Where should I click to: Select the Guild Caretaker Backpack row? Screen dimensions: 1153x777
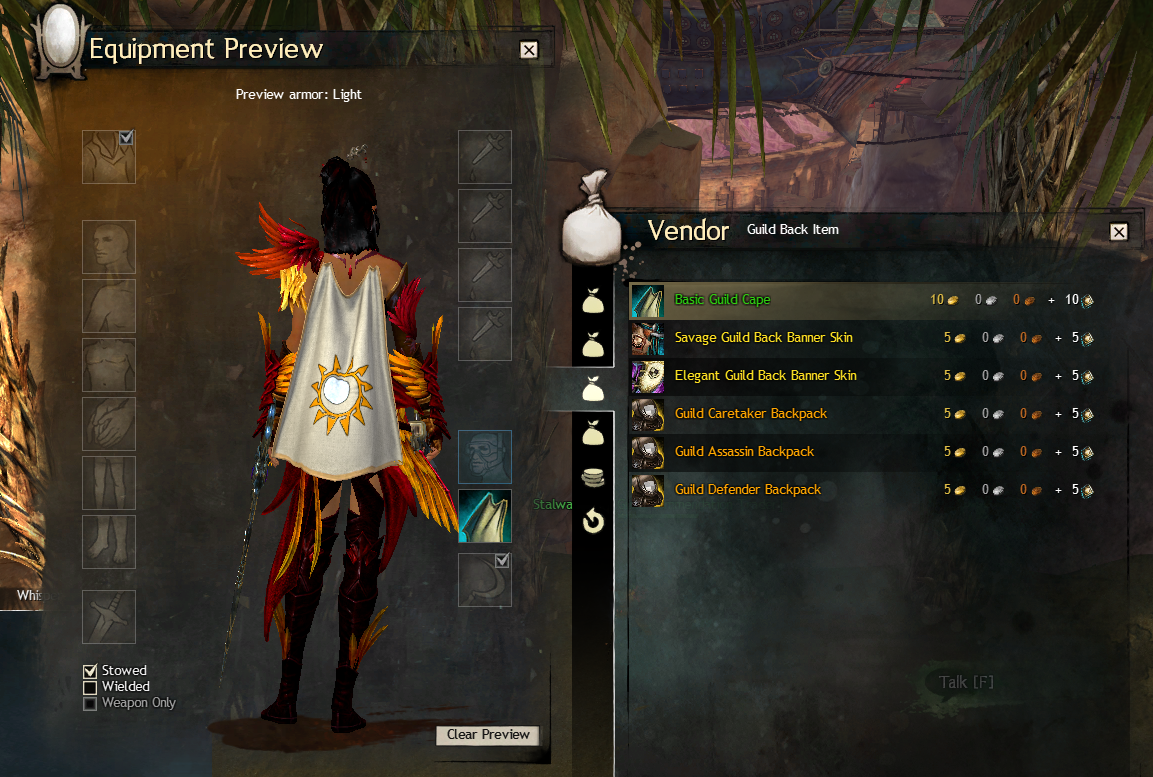(750, 414)
